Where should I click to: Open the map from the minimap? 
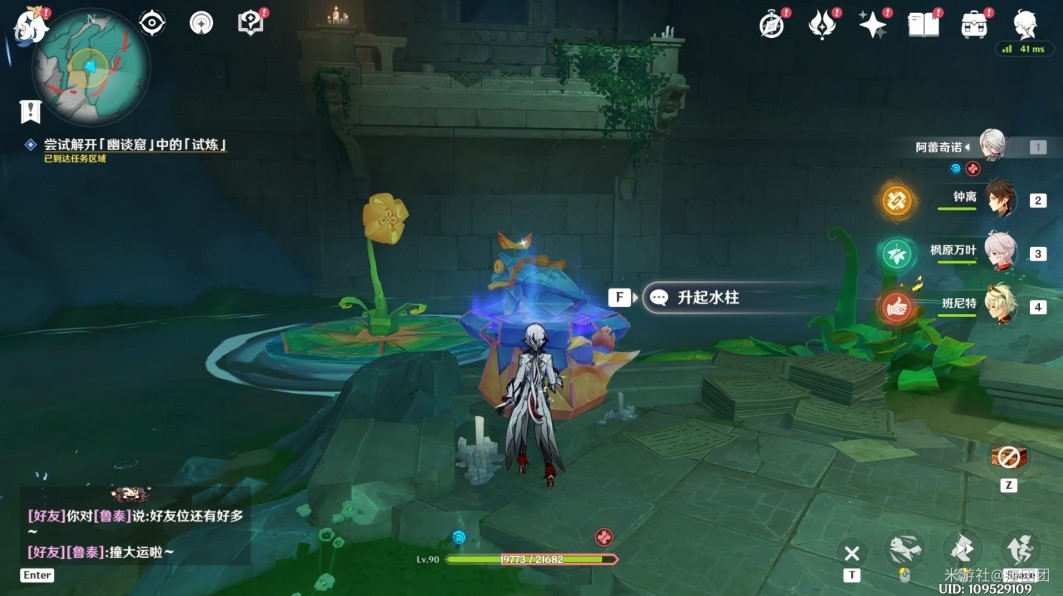[90, 68]
